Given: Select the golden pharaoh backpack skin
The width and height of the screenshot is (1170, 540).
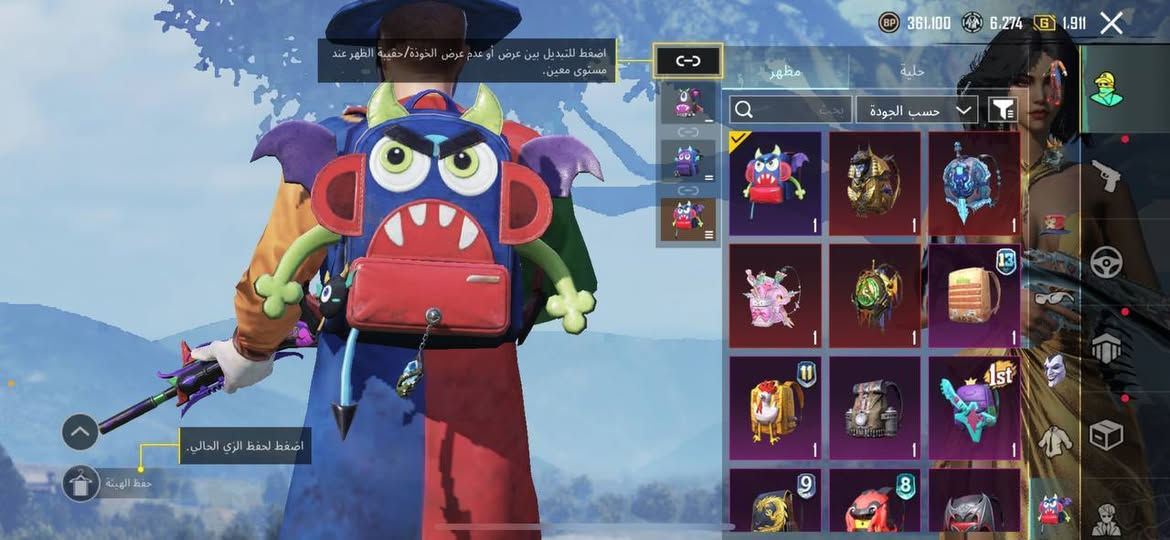Looking at the screenshot, I should [x=875, y=183].
